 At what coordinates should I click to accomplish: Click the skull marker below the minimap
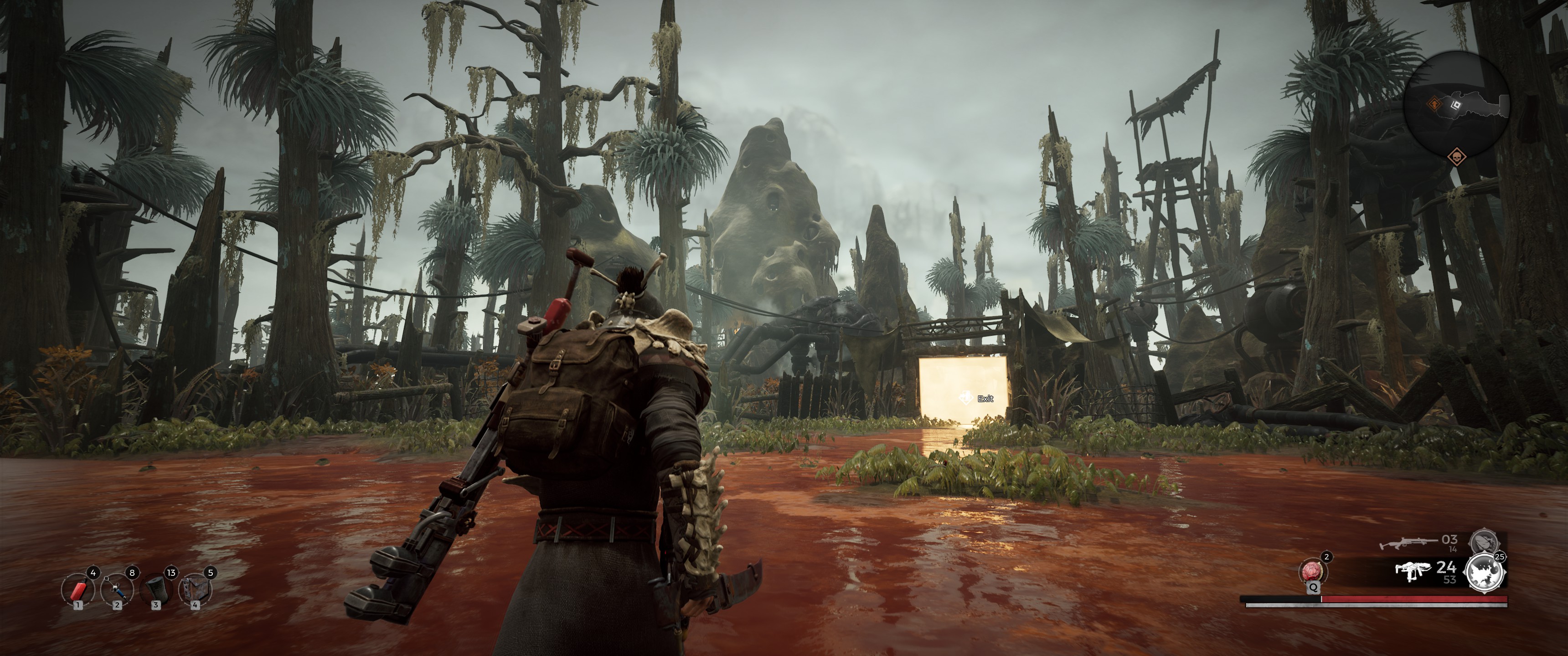point(1456,156)
